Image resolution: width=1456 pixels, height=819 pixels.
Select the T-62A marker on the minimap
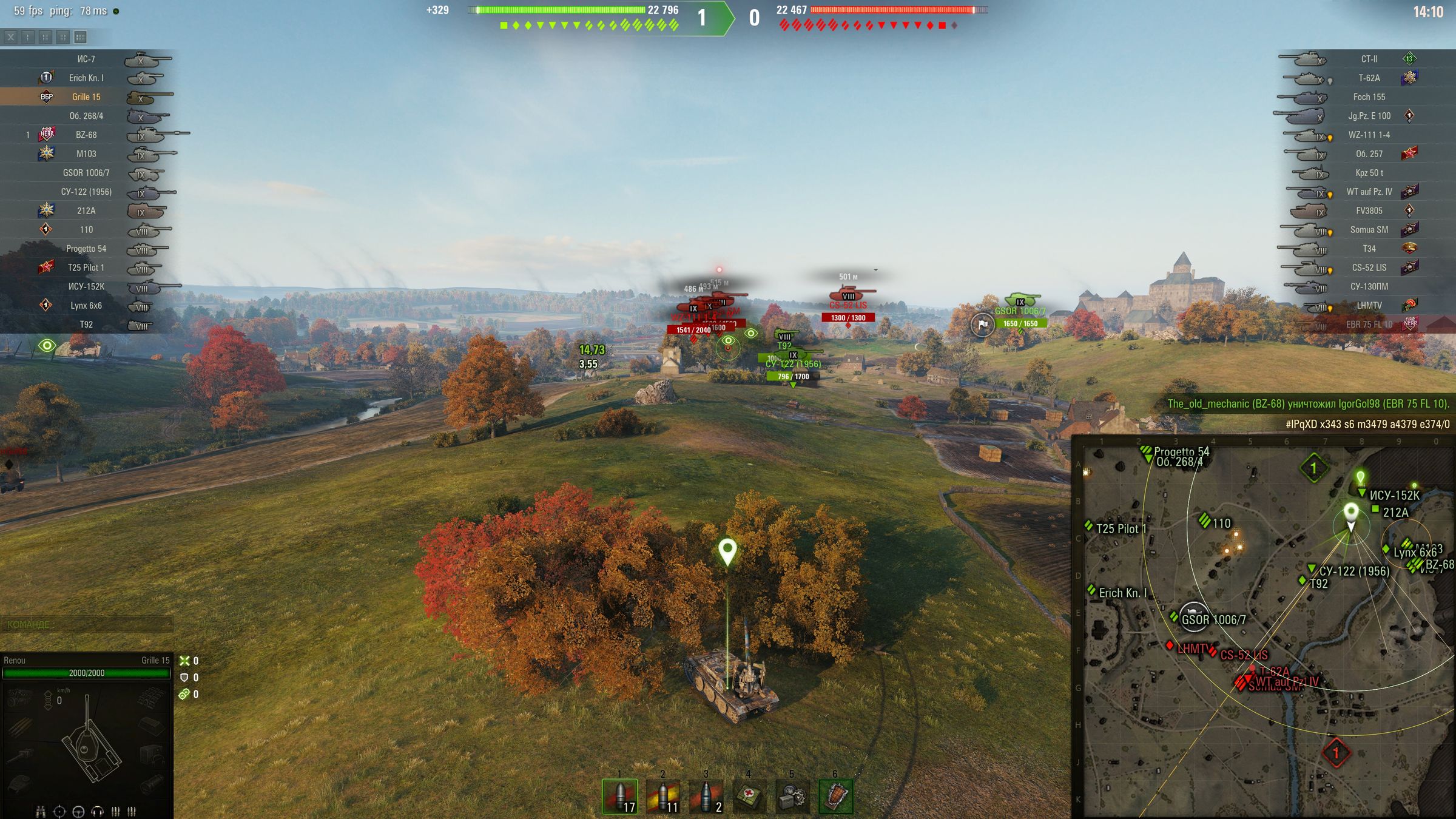point(1274,671)
